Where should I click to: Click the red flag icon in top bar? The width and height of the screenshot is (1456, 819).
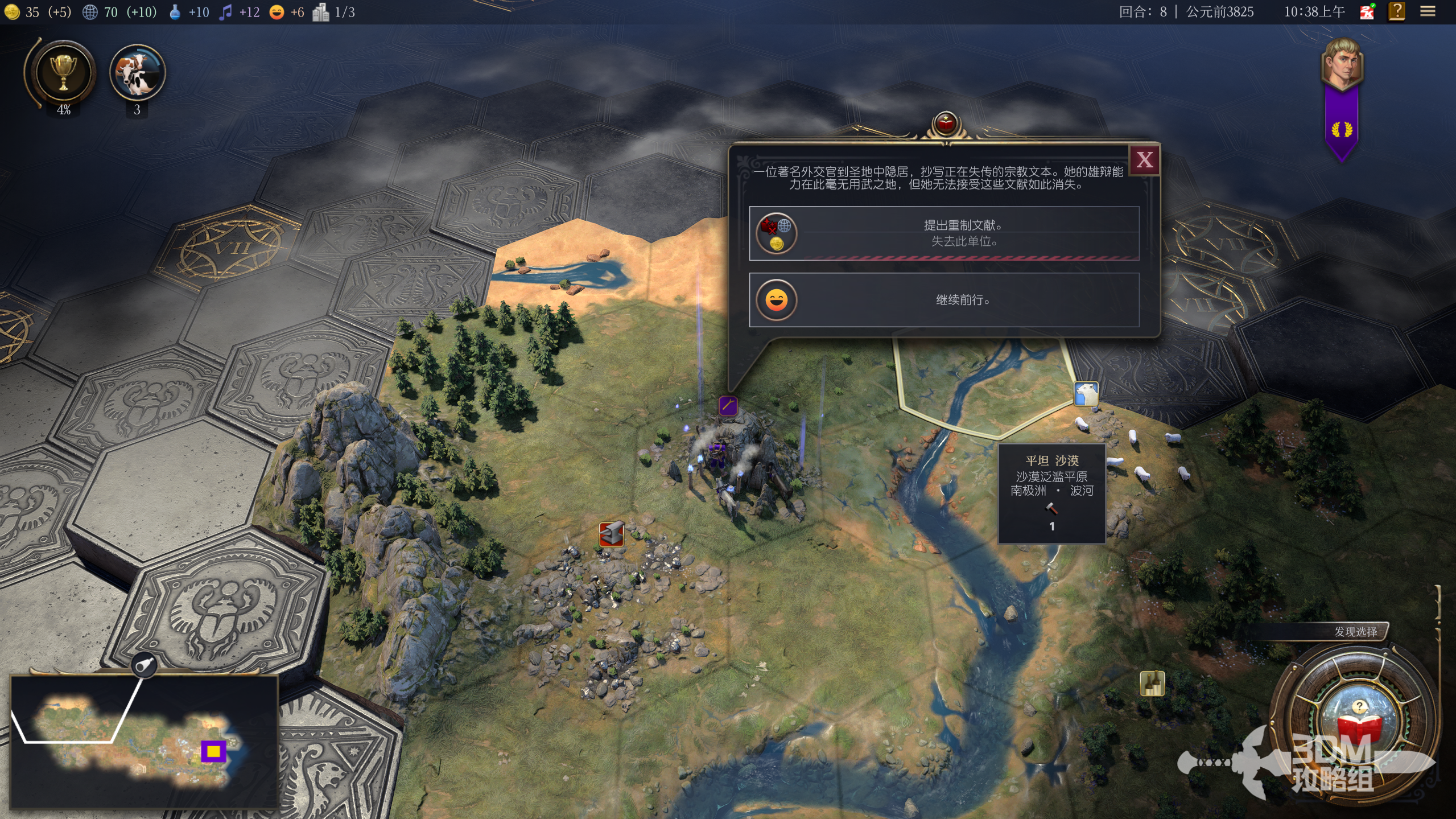[x=1367, y=11]
